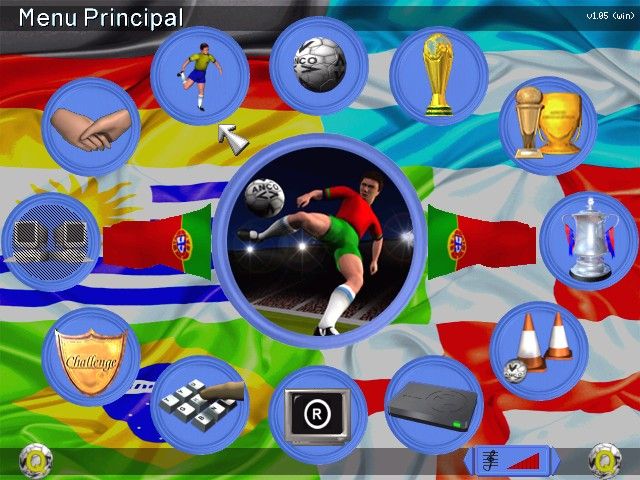Open the silver cup competition
This screenshot has height=480, width=640.
(x=588, y=241)
